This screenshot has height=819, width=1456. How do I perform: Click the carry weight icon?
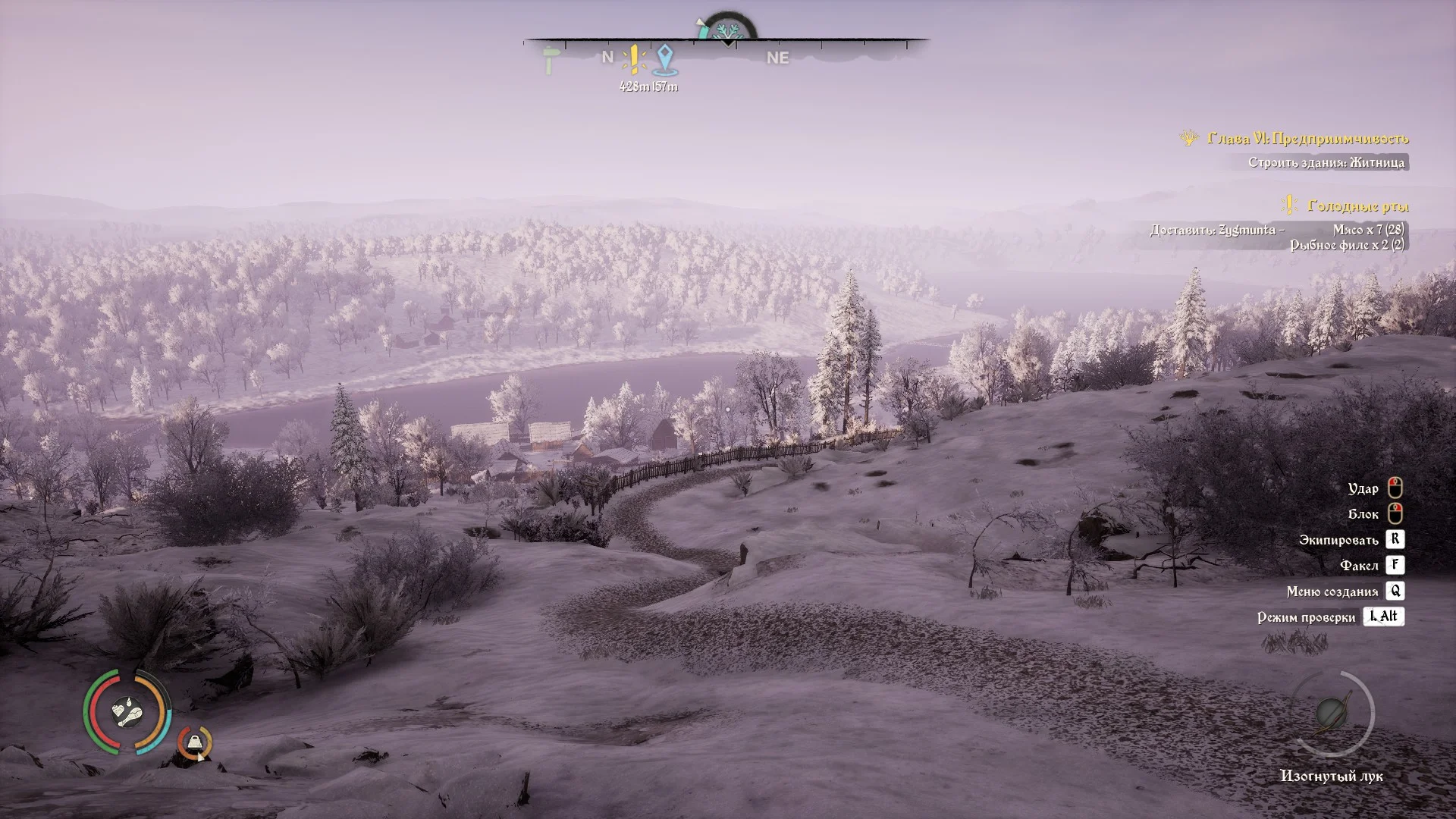coord(196,742)
